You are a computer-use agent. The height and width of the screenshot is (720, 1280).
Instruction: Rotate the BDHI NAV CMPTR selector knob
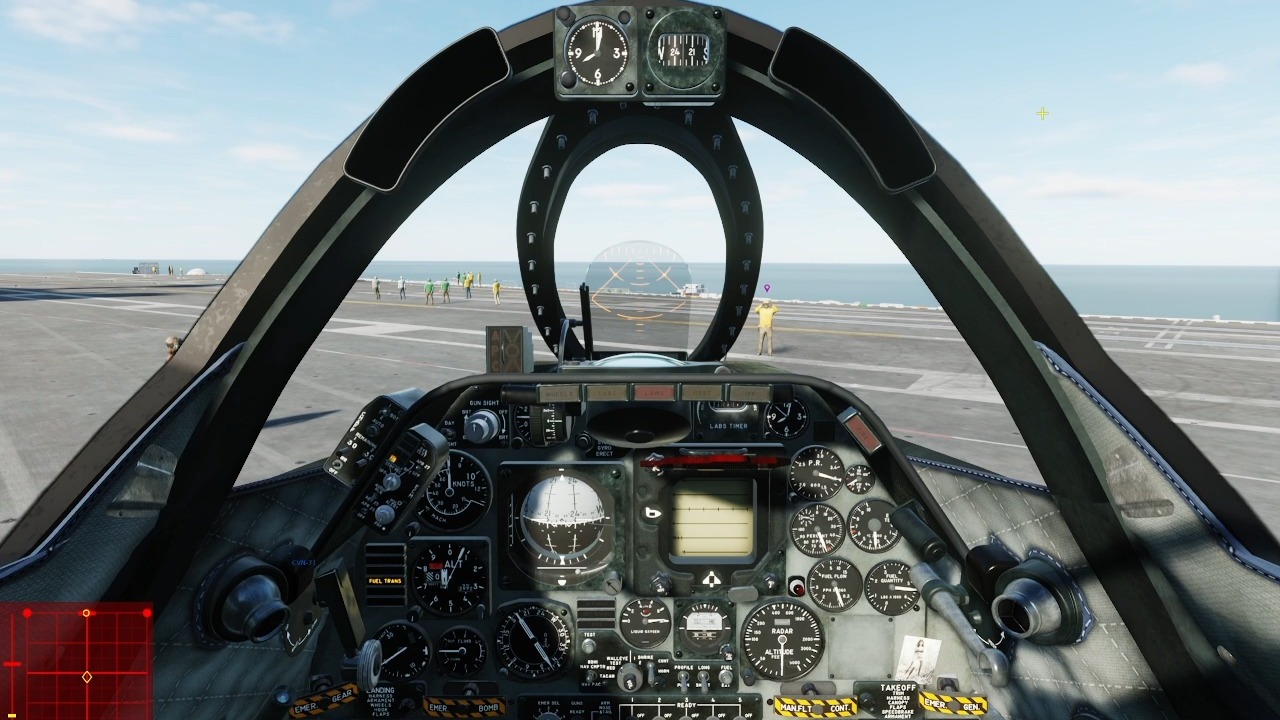coord(590,677)
